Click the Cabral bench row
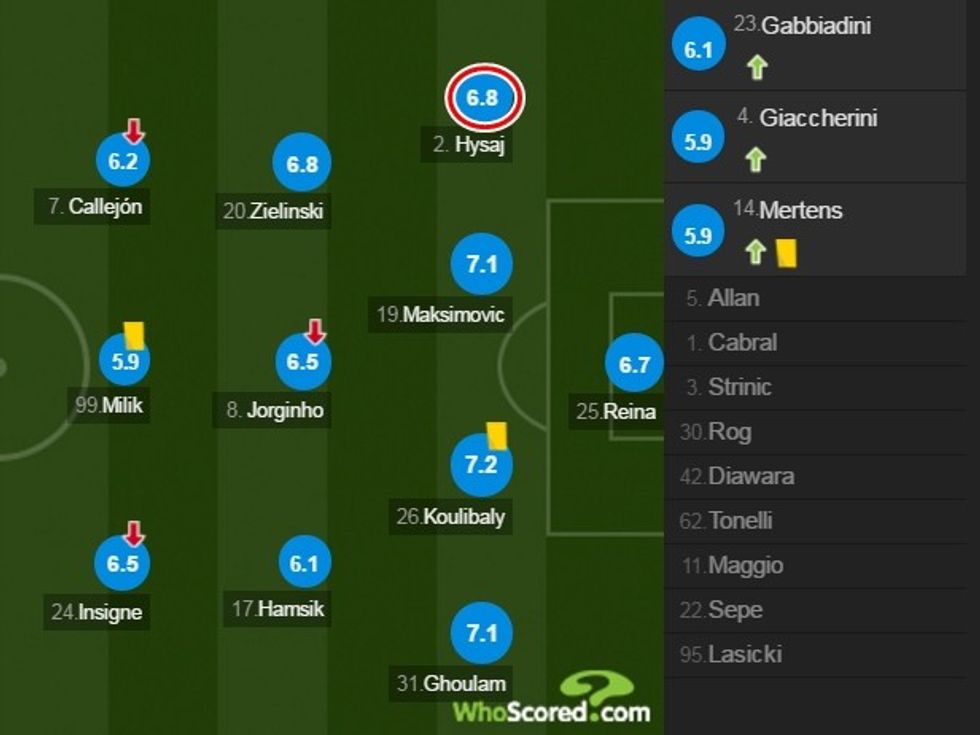 point(742,343)
